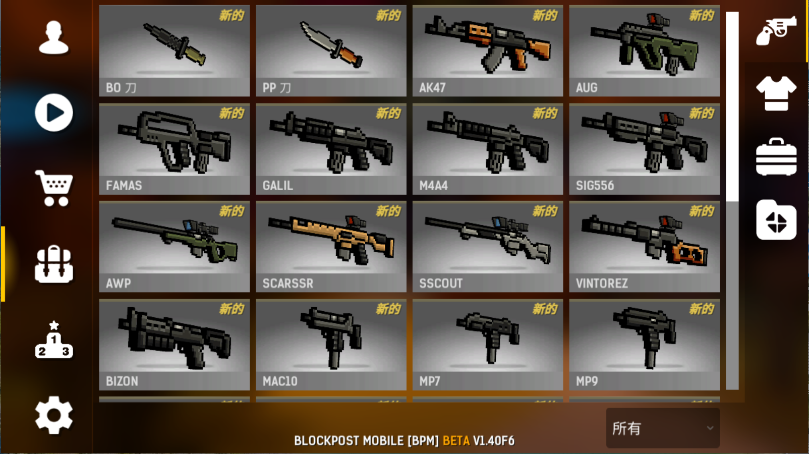The height and width of the screenshot is (454, 809).
Task: Pick the AWP sniper rifle
Action: tap(174, 246)
